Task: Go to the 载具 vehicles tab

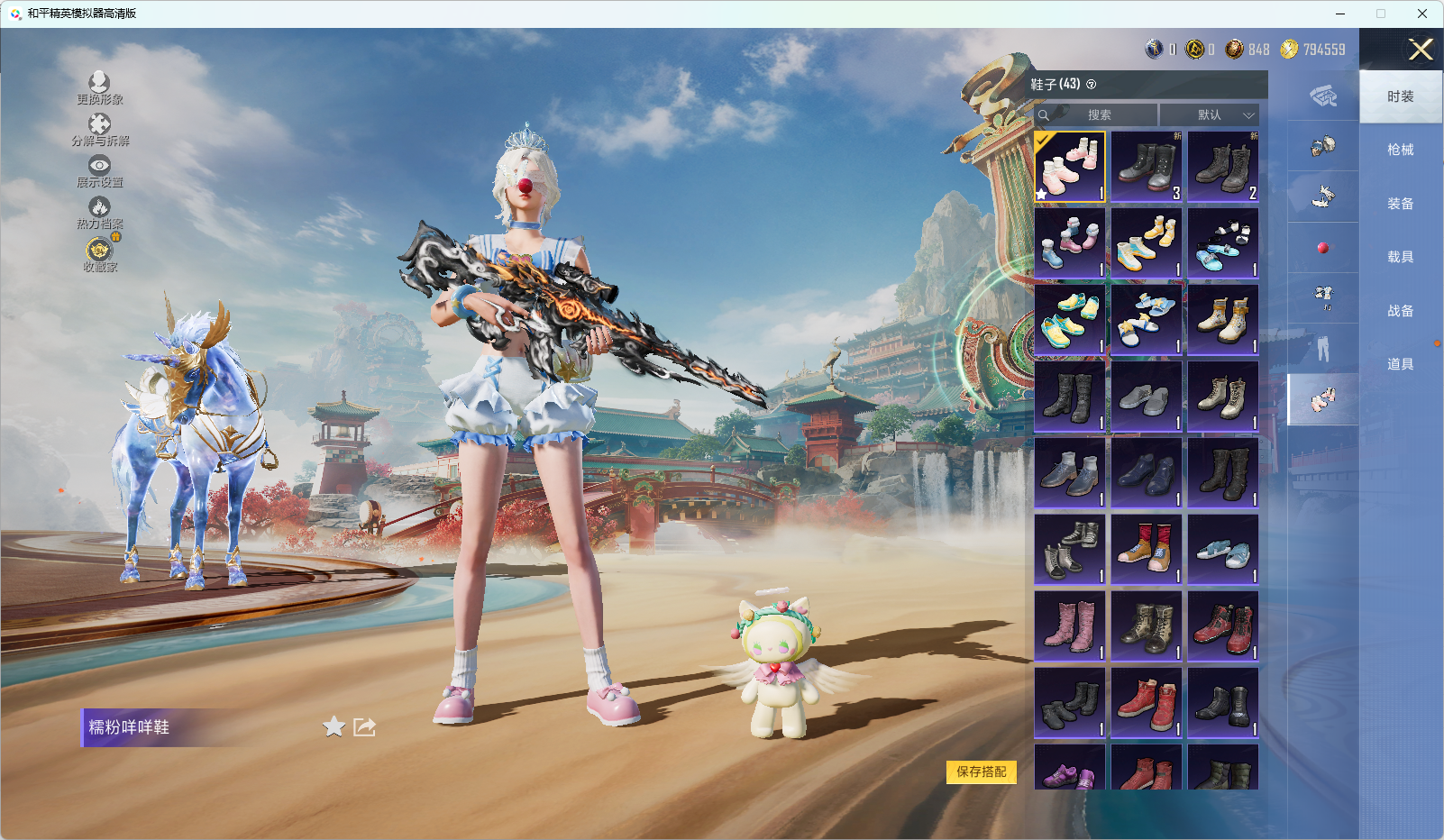Action: coord(1400,257)
